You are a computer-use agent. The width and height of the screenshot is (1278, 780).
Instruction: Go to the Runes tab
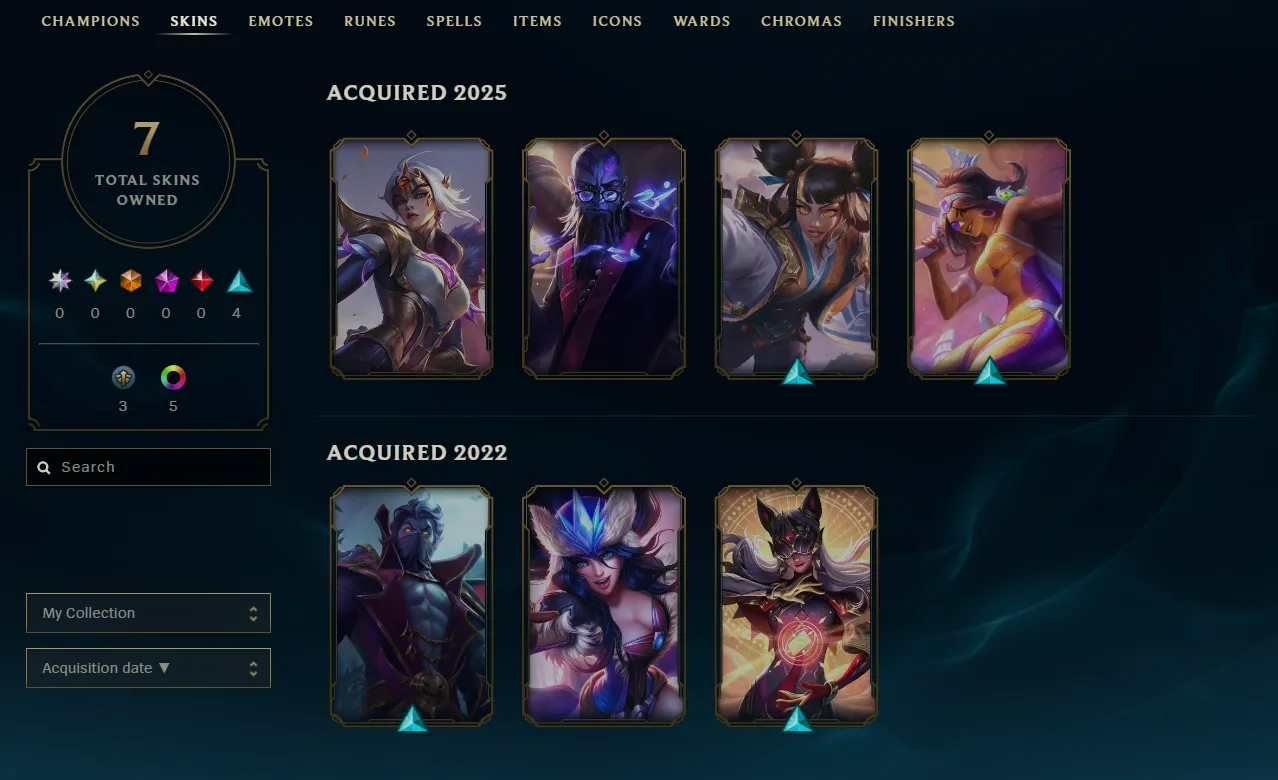pyautogui.click(x=369, y=21)
